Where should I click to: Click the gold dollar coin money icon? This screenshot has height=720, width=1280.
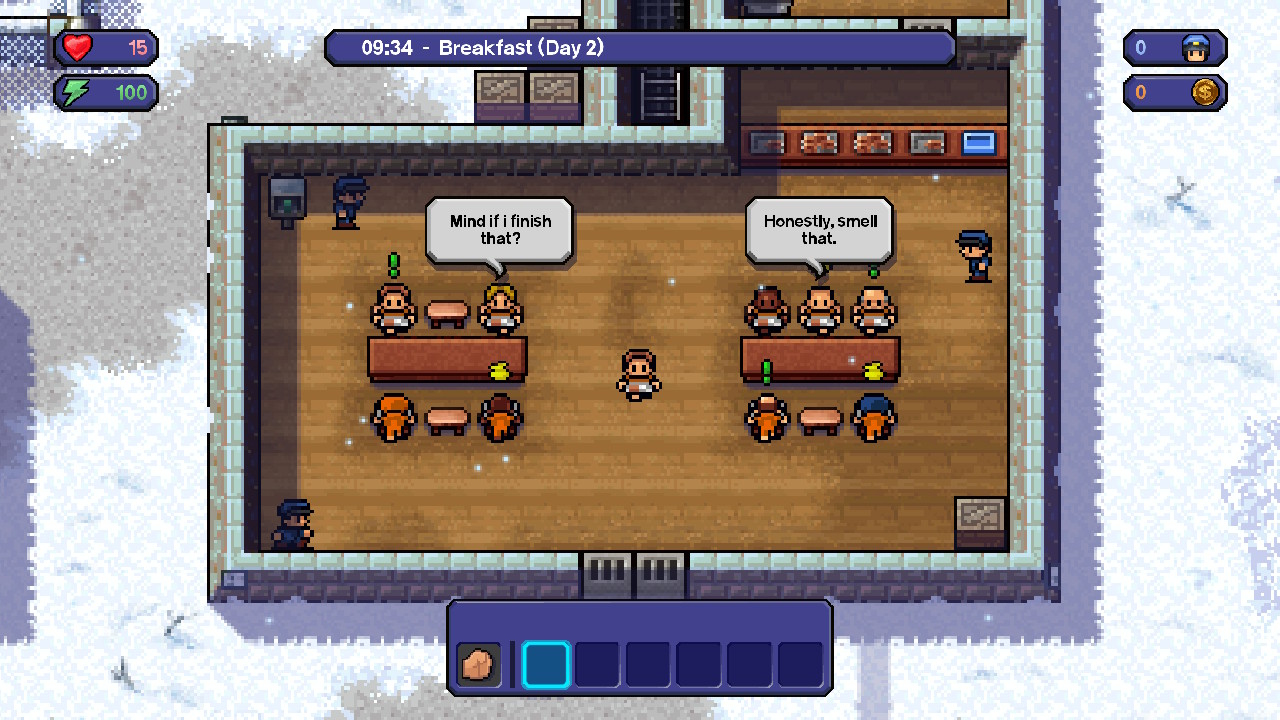pyautogui.click(x=1205, y=92)
